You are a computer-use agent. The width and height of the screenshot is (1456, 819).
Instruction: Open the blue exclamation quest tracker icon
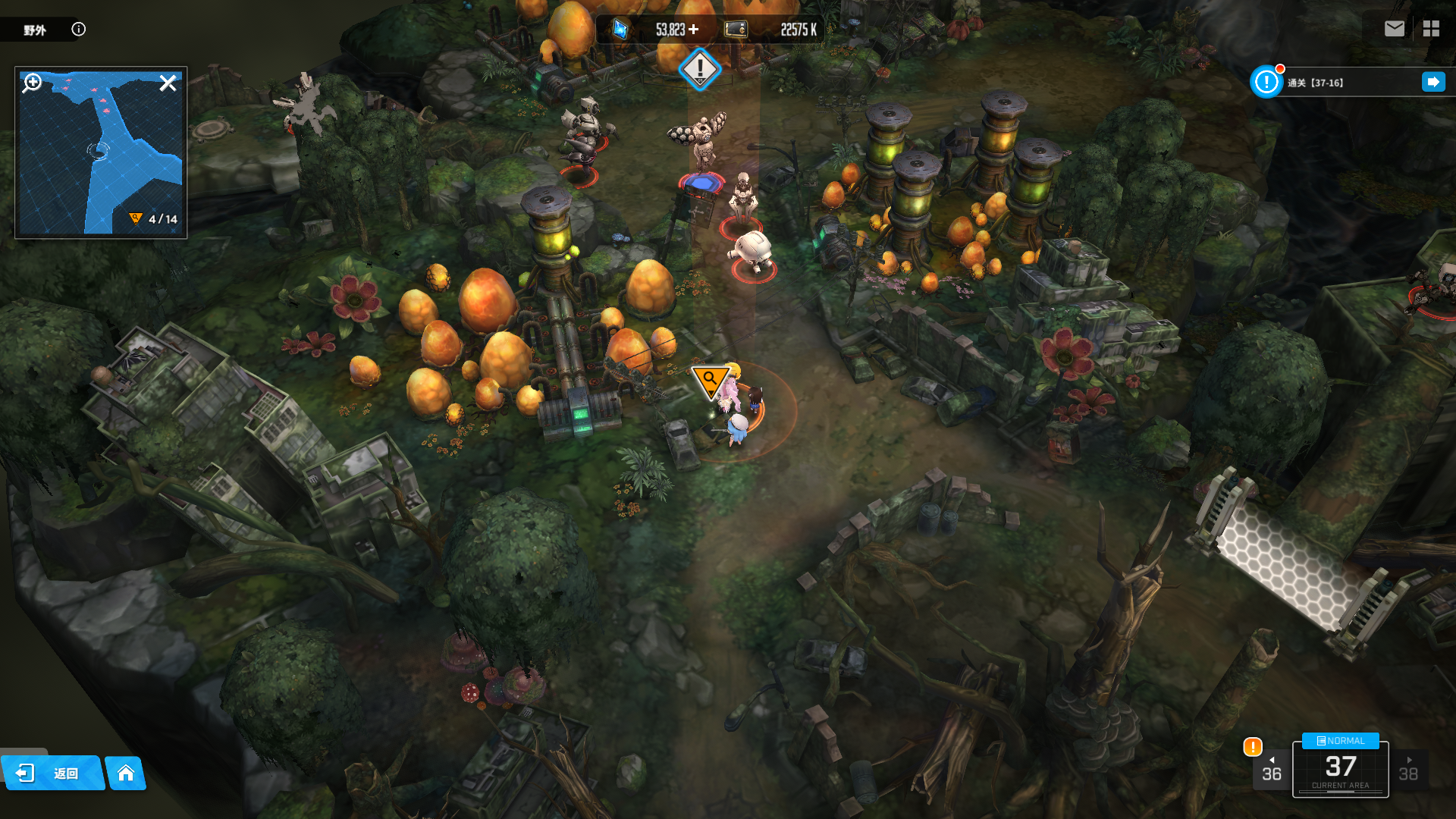(1266, 82)
